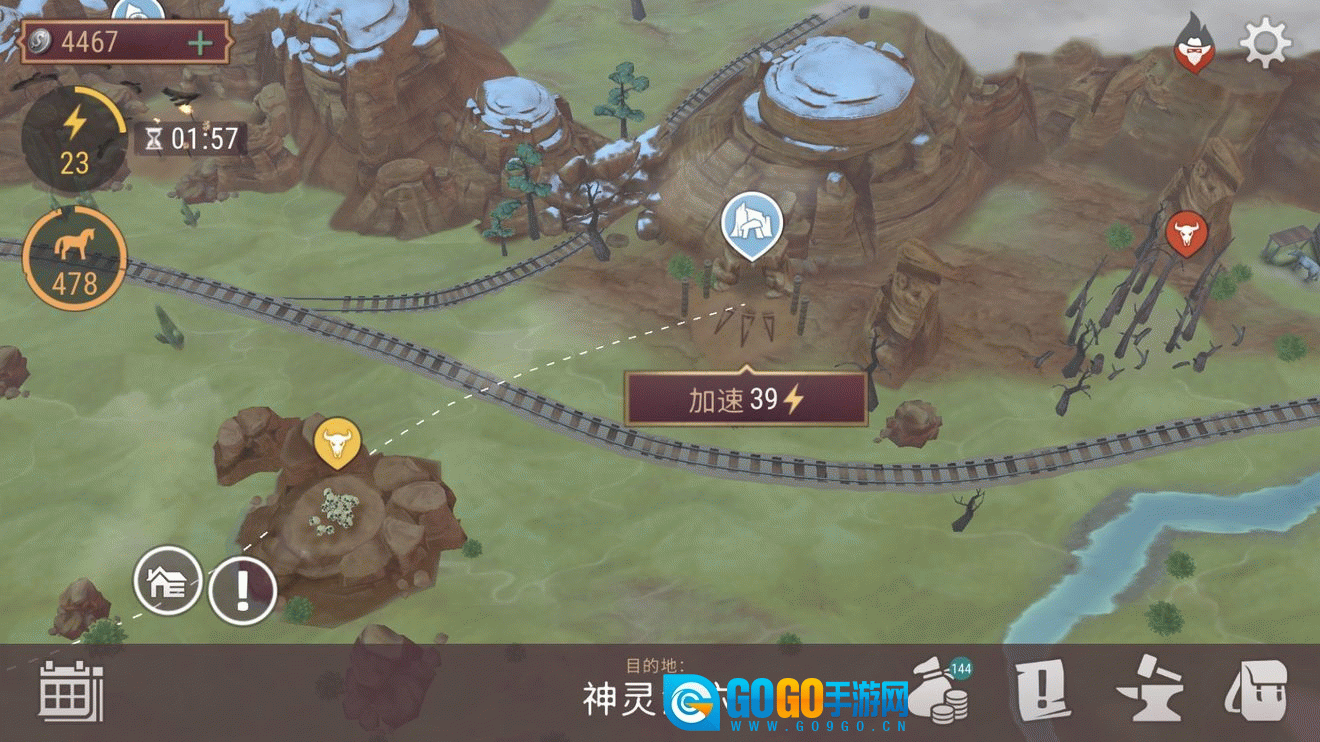The image size is (1320, 742).
Task: Open the calendar daily rewards
Action: 71,692
